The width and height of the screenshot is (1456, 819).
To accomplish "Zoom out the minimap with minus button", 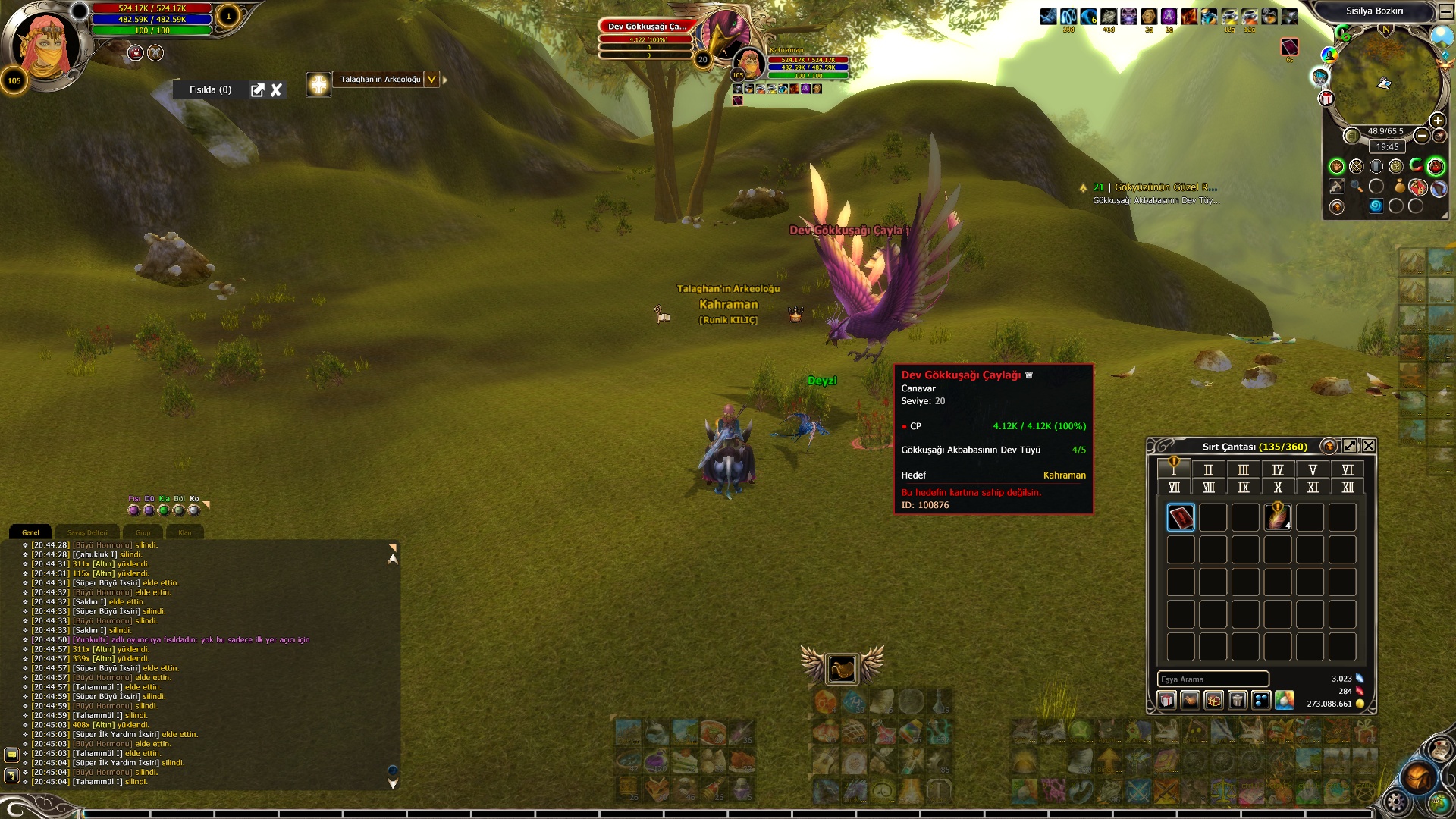I will click(1422, 136).
